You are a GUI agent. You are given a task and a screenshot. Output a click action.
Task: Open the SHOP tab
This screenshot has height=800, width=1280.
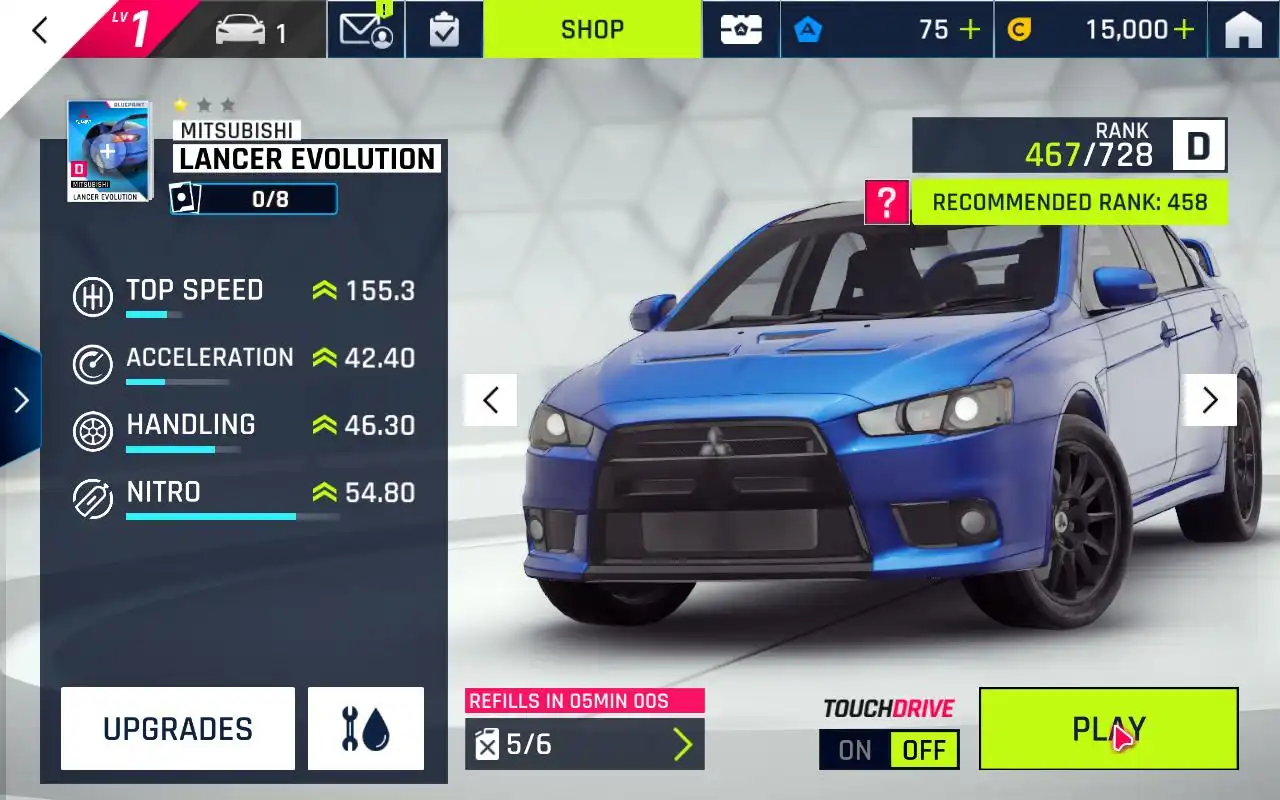tap(592, 30)
